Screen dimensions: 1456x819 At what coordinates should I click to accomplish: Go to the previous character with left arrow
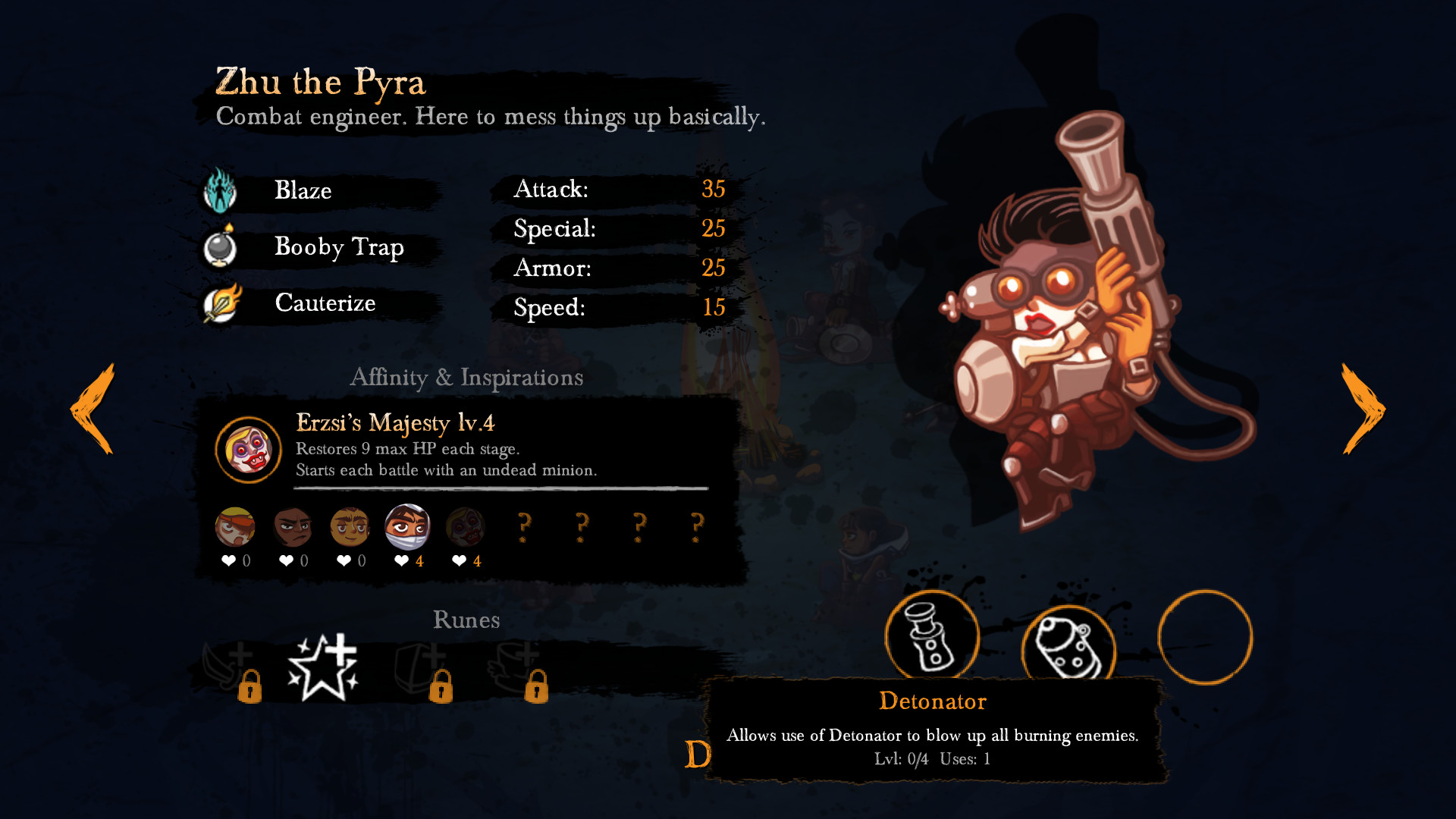click(93, 409)
